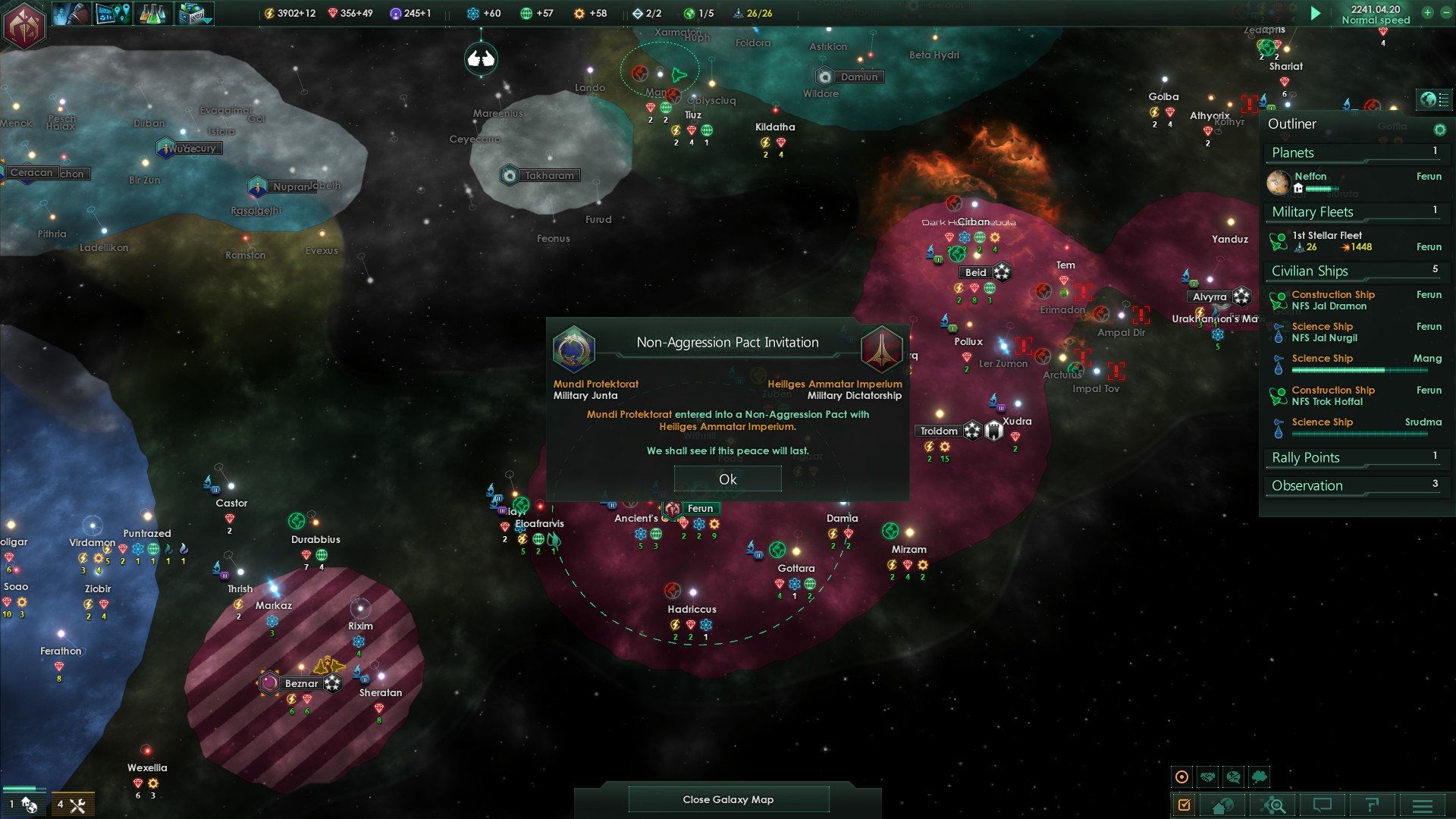
Task: Open the research flasks technology panel
Action: (152, 14)
